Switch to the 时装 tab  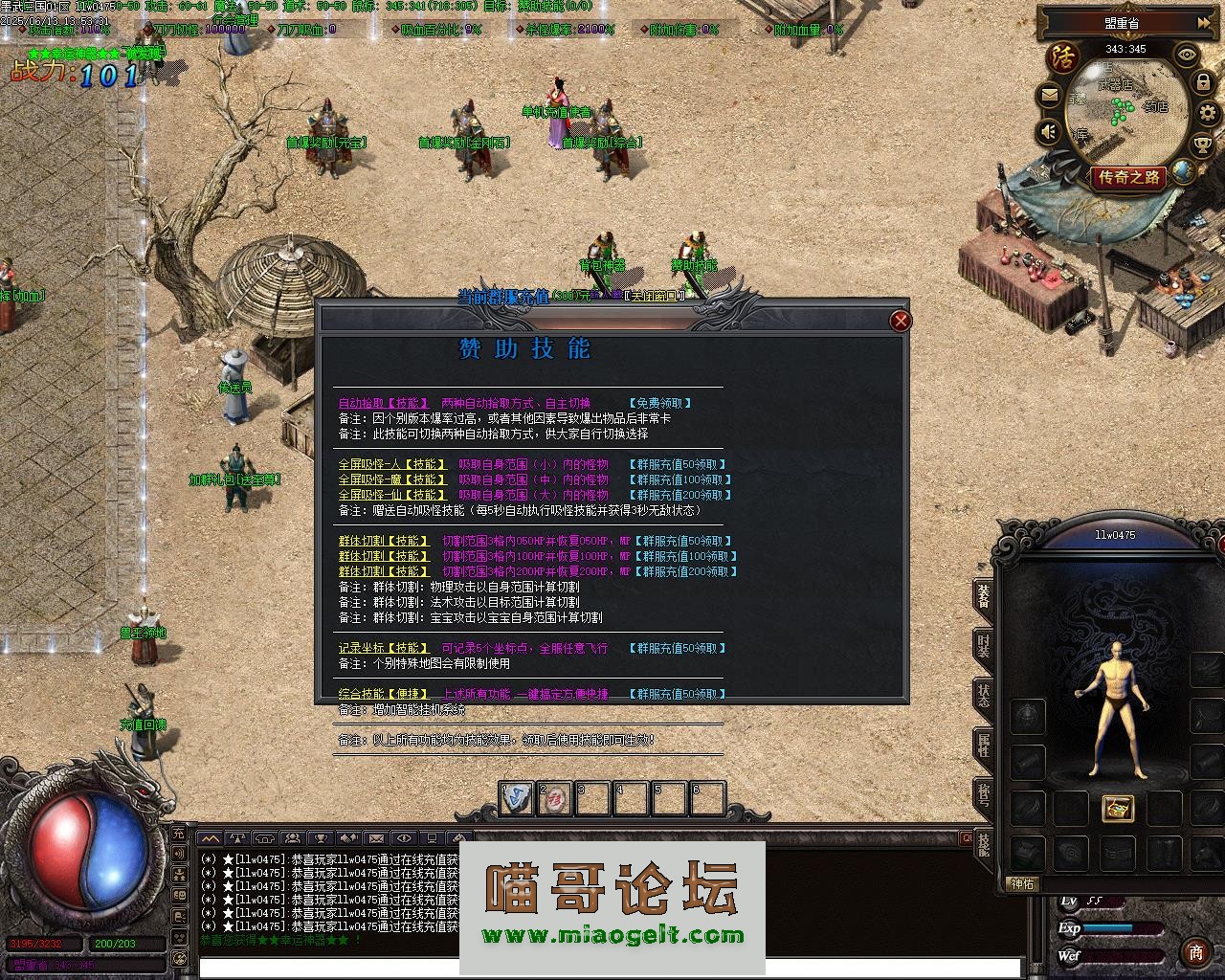[x=983, y=645]
